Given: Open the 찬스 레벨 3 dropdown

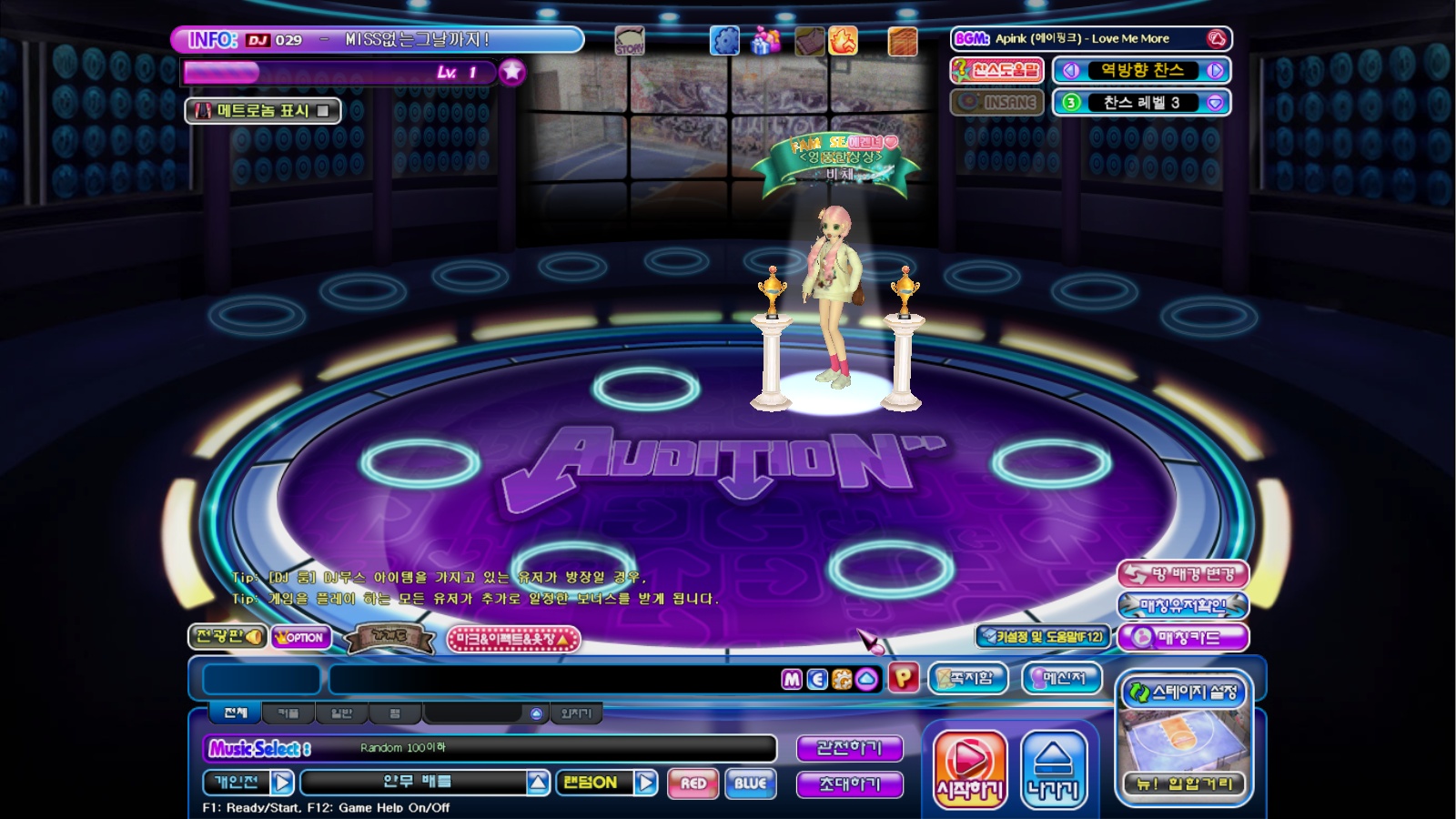Looking at the screenshot, I should 1215,103.
